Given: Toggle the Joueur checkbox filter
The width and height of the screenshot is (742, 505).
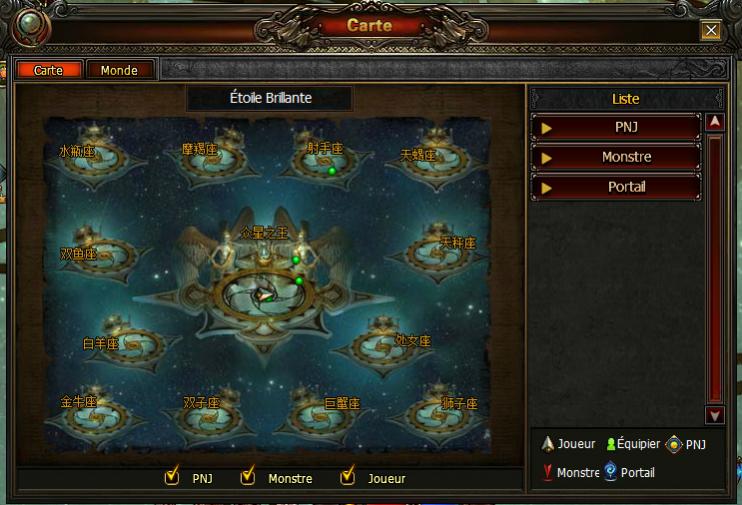Looking at the screenshot, I should click(x=348, y=477).
